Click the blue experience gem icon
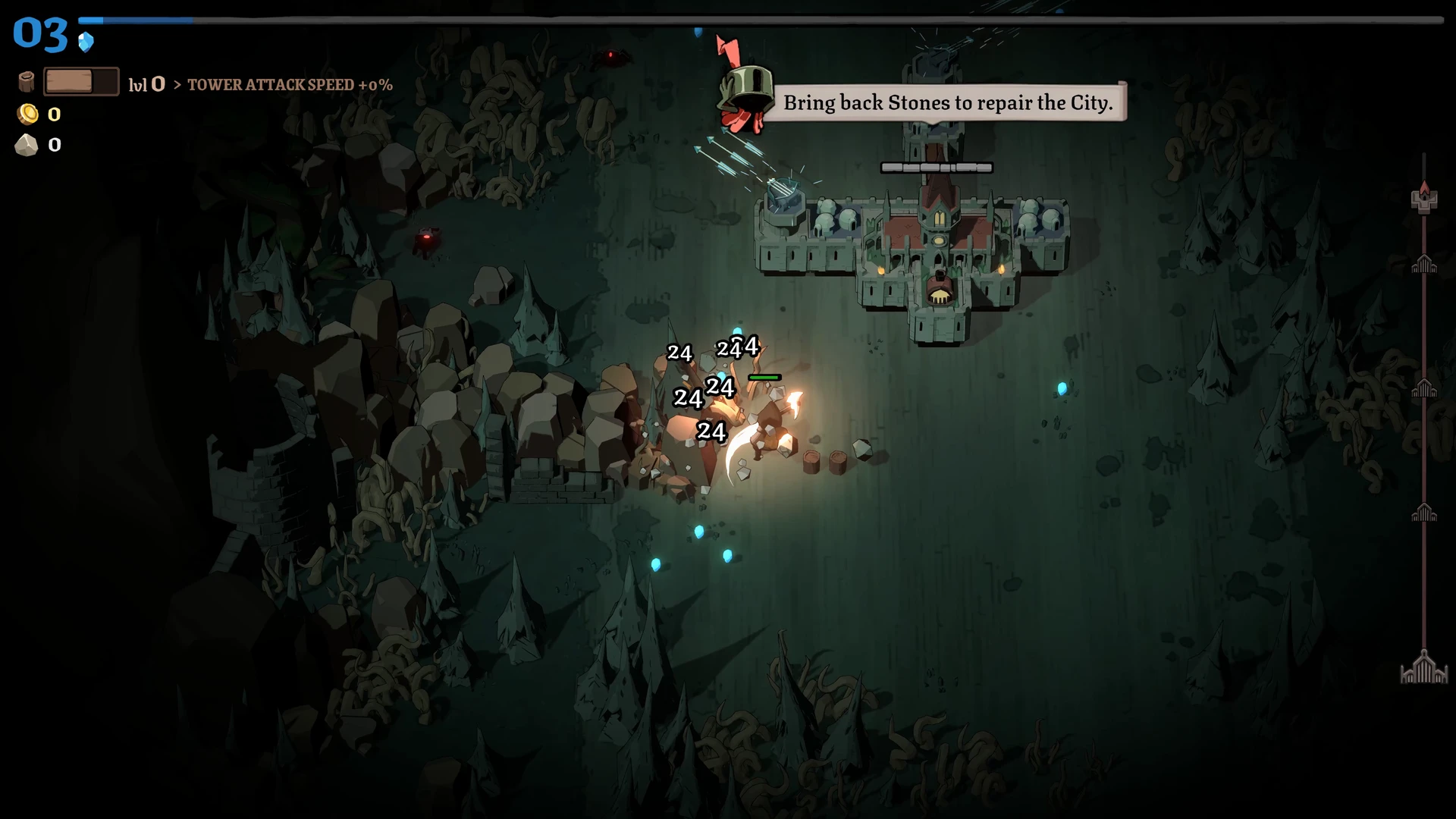 (x=86, y=42)
